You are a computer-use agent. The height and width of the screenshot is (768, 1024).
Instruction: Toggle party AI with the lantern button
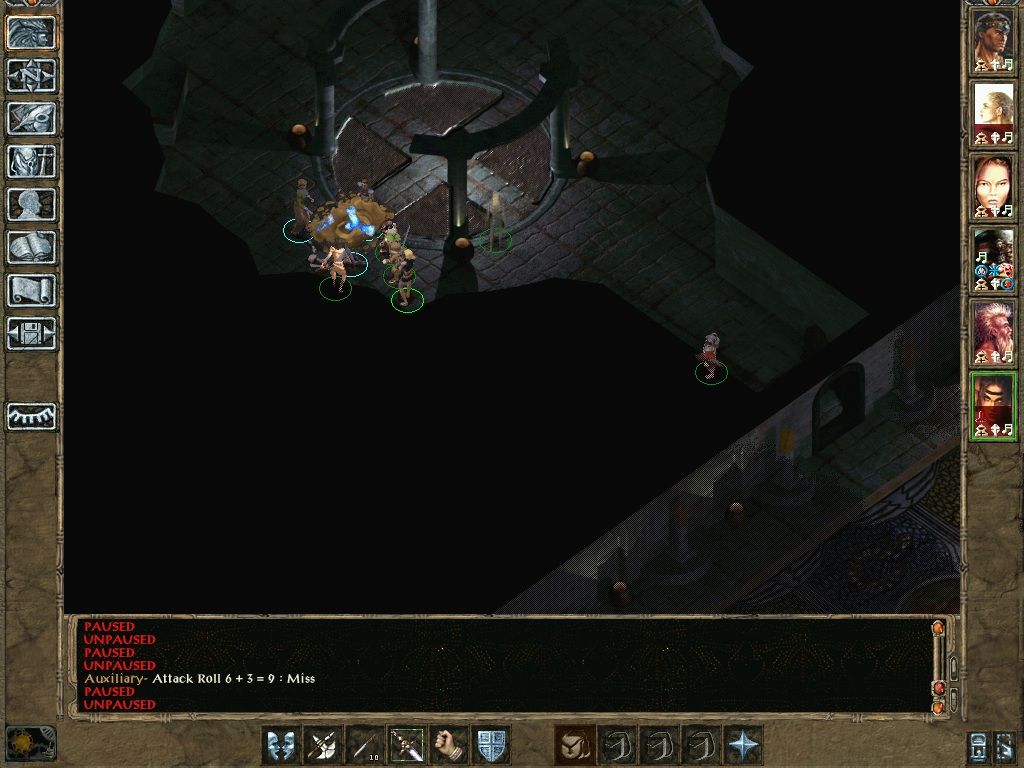click(x=980, y=746)
